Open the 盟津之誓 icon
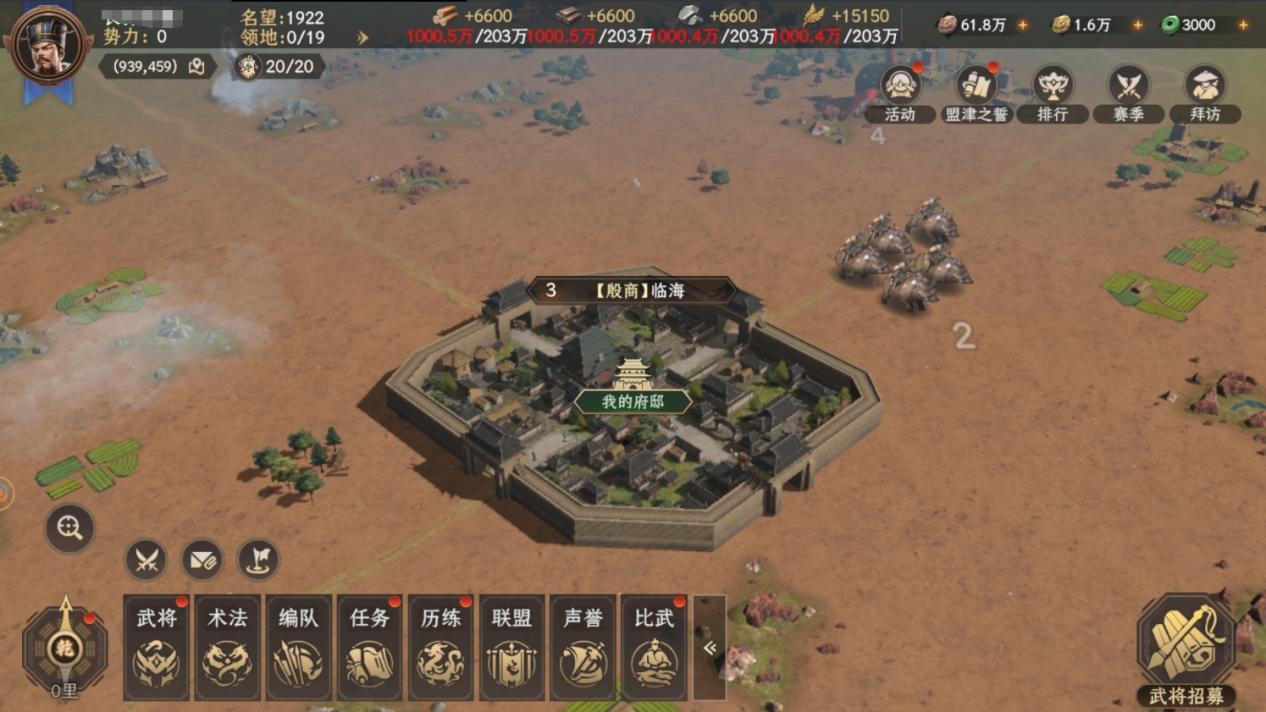Screen dimensions: 1266x712 point(976,92)
